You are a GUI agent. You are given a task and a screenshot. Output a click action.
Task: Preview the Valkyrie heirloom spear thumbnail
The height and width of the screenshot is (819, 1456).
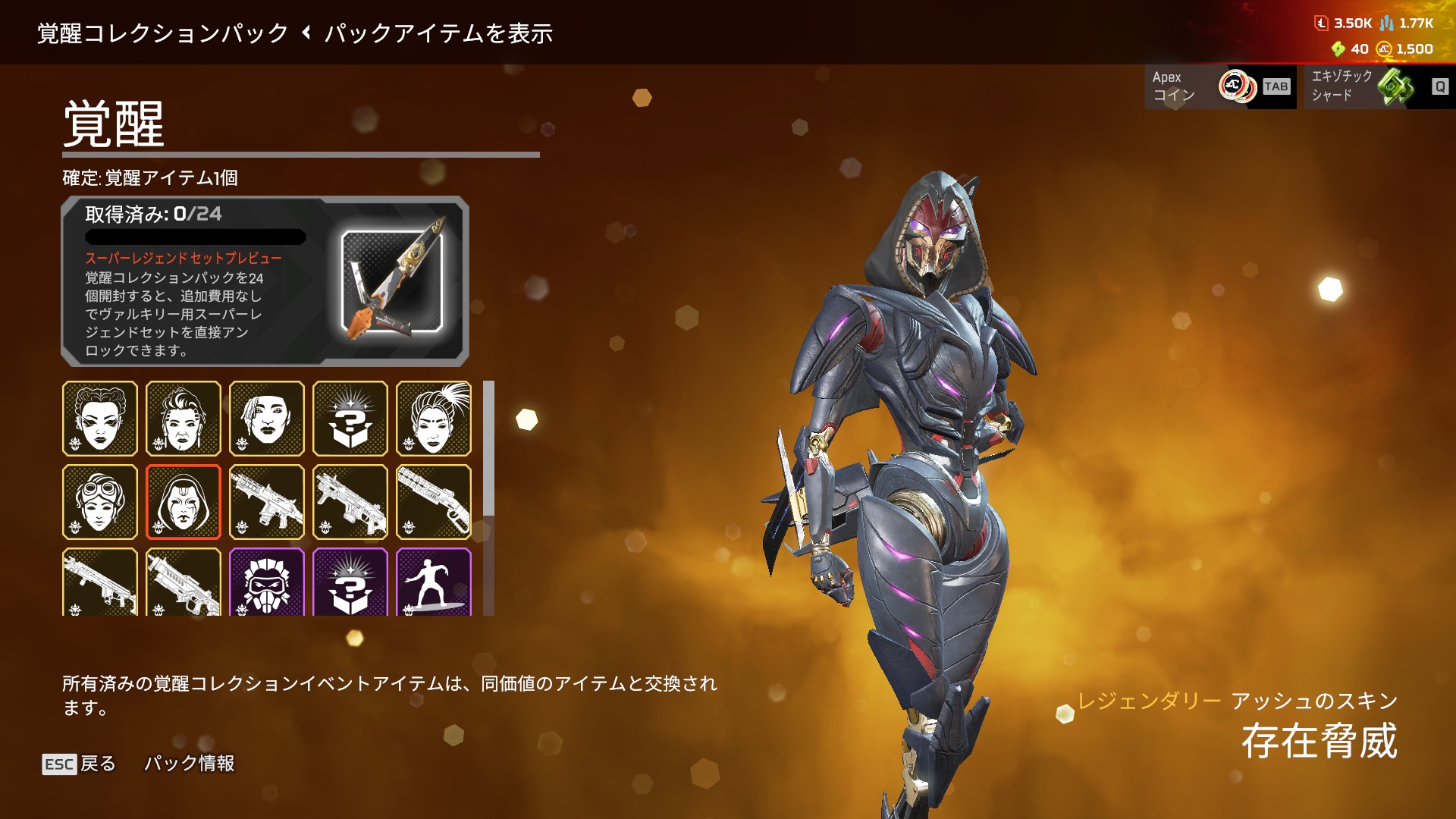tap(392, 282)
